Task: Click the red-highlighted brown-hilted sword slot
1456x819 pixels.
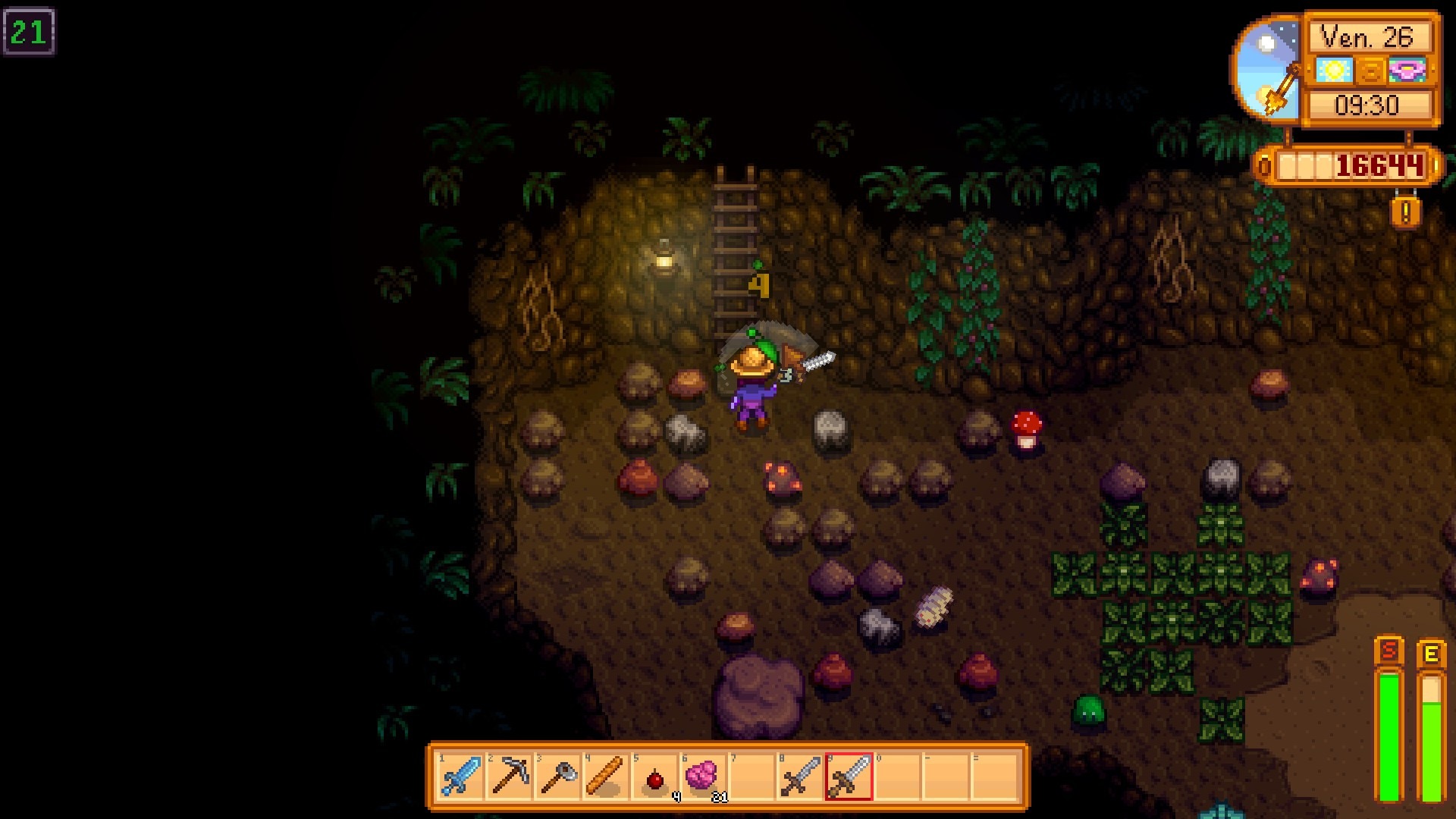Action: click(849, 777)
